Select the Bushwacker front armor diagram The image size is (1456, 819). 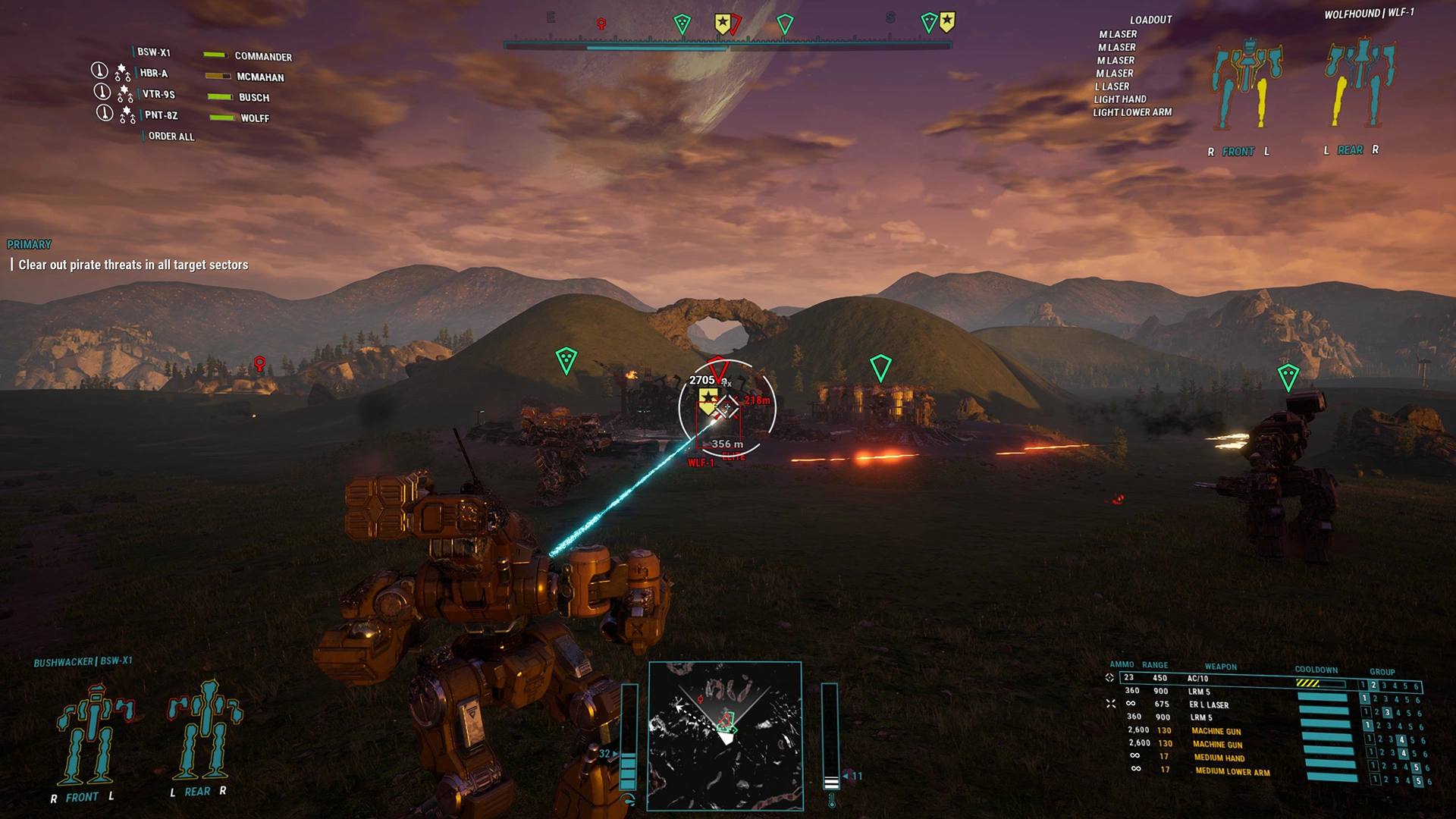tap(95, 734)
